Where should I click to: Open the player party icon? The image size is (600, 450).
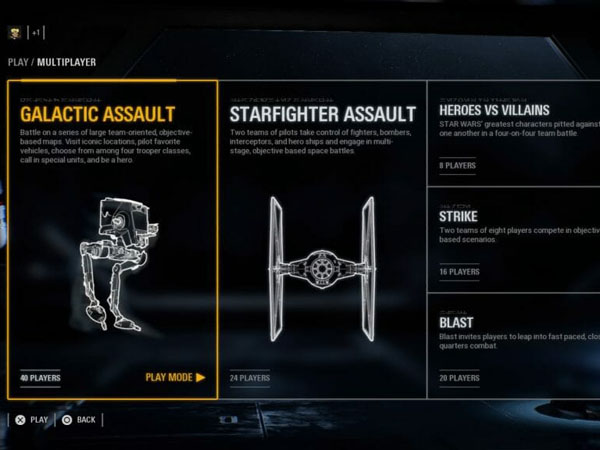coord(15,32)
